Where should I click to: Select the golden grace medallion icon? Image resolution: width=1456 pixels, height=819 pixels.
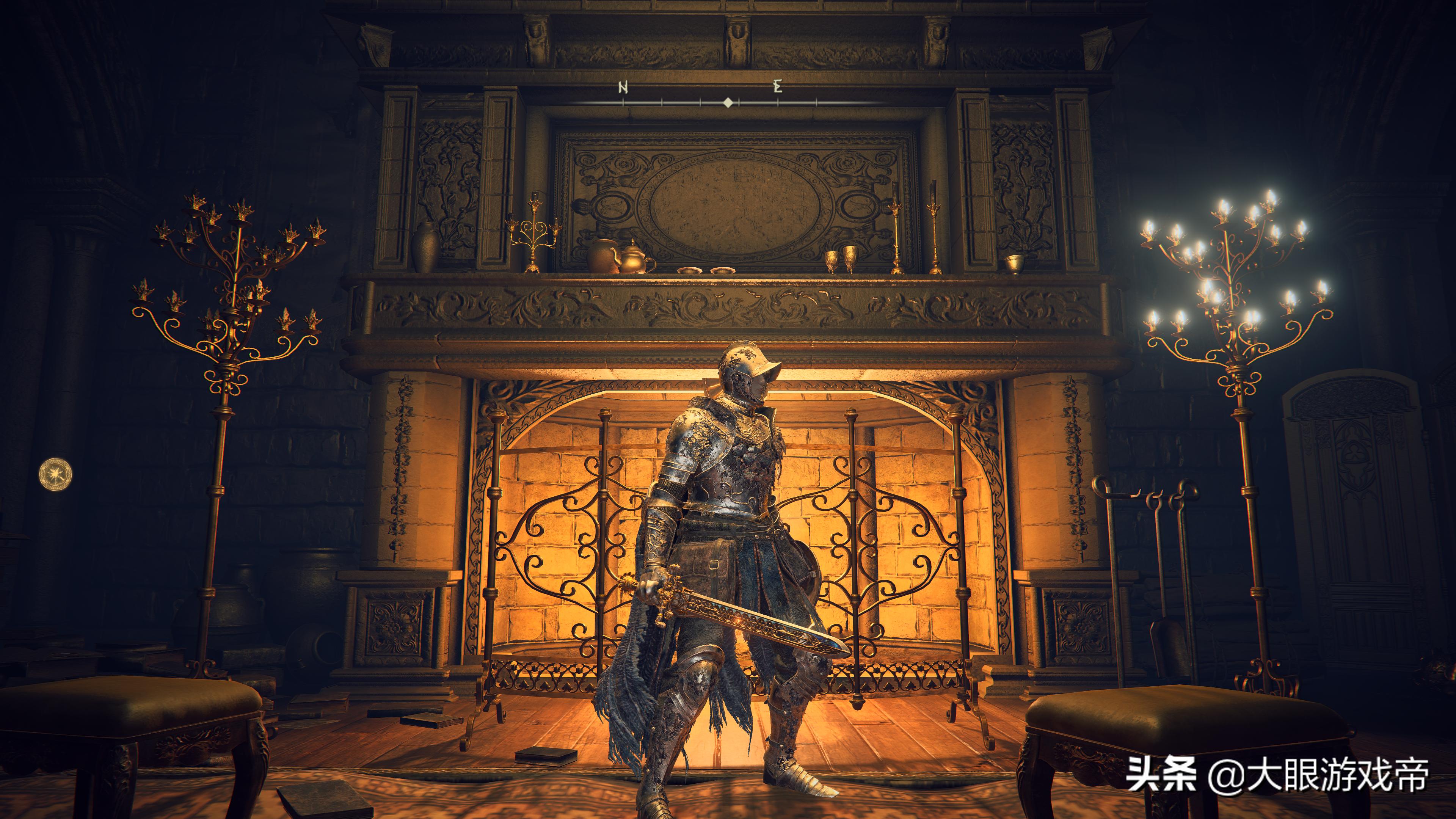tap(55, 473)
